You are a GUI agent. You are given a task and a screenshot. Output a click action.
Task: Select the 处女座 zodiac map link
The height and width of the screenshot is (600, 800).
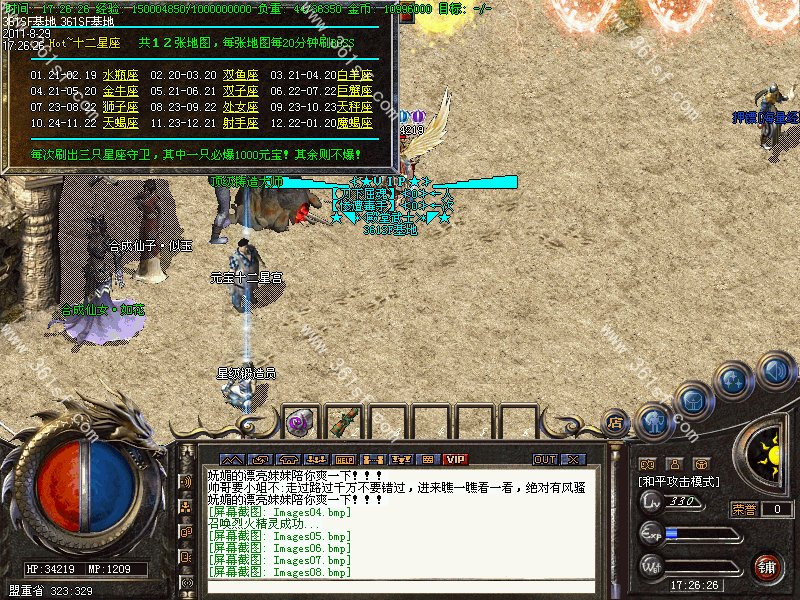240,107
